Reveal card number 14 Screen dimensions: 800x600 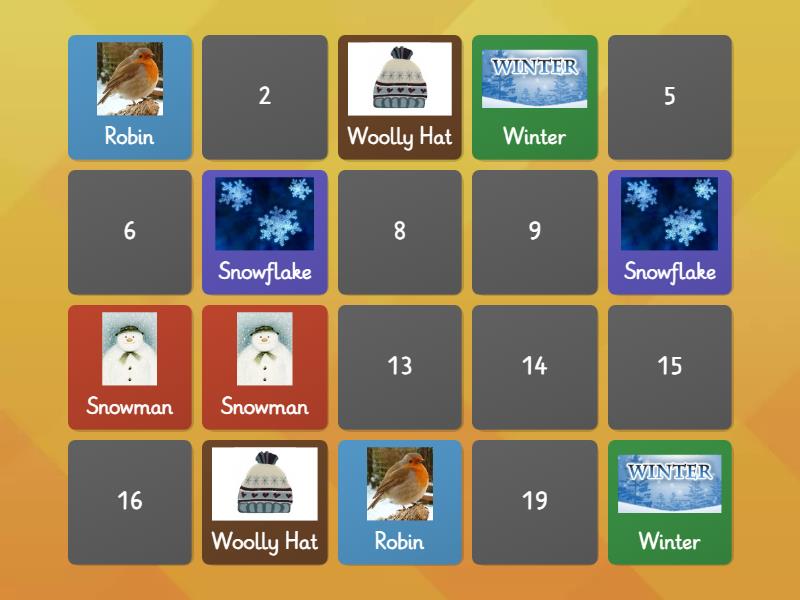535,367
